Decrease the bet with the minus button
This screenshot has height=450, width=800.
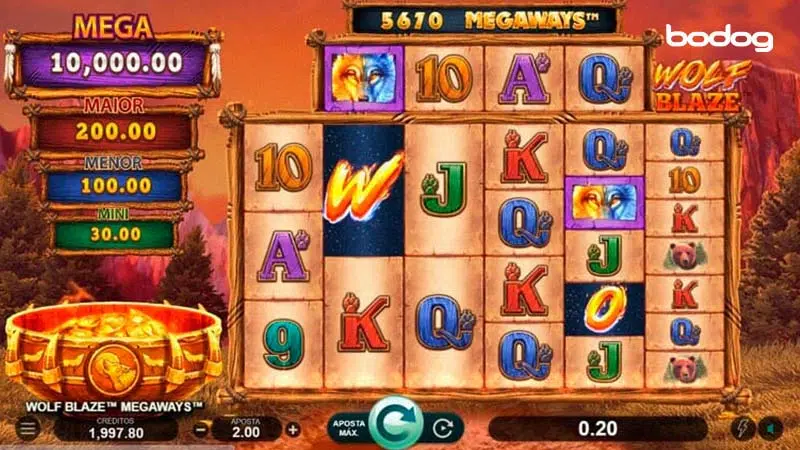[200, 429]
